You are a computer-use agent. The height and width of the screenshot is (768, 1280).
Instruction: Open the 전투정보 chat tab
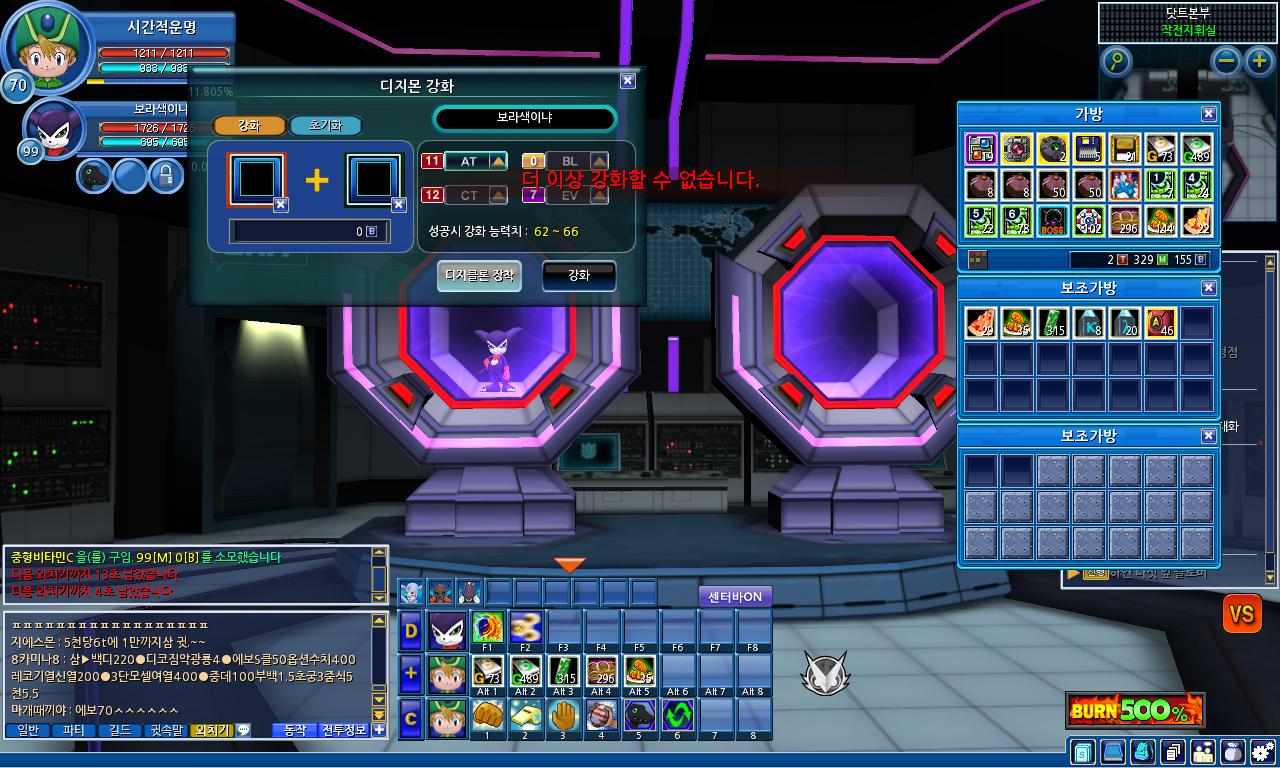pos(344,730)
